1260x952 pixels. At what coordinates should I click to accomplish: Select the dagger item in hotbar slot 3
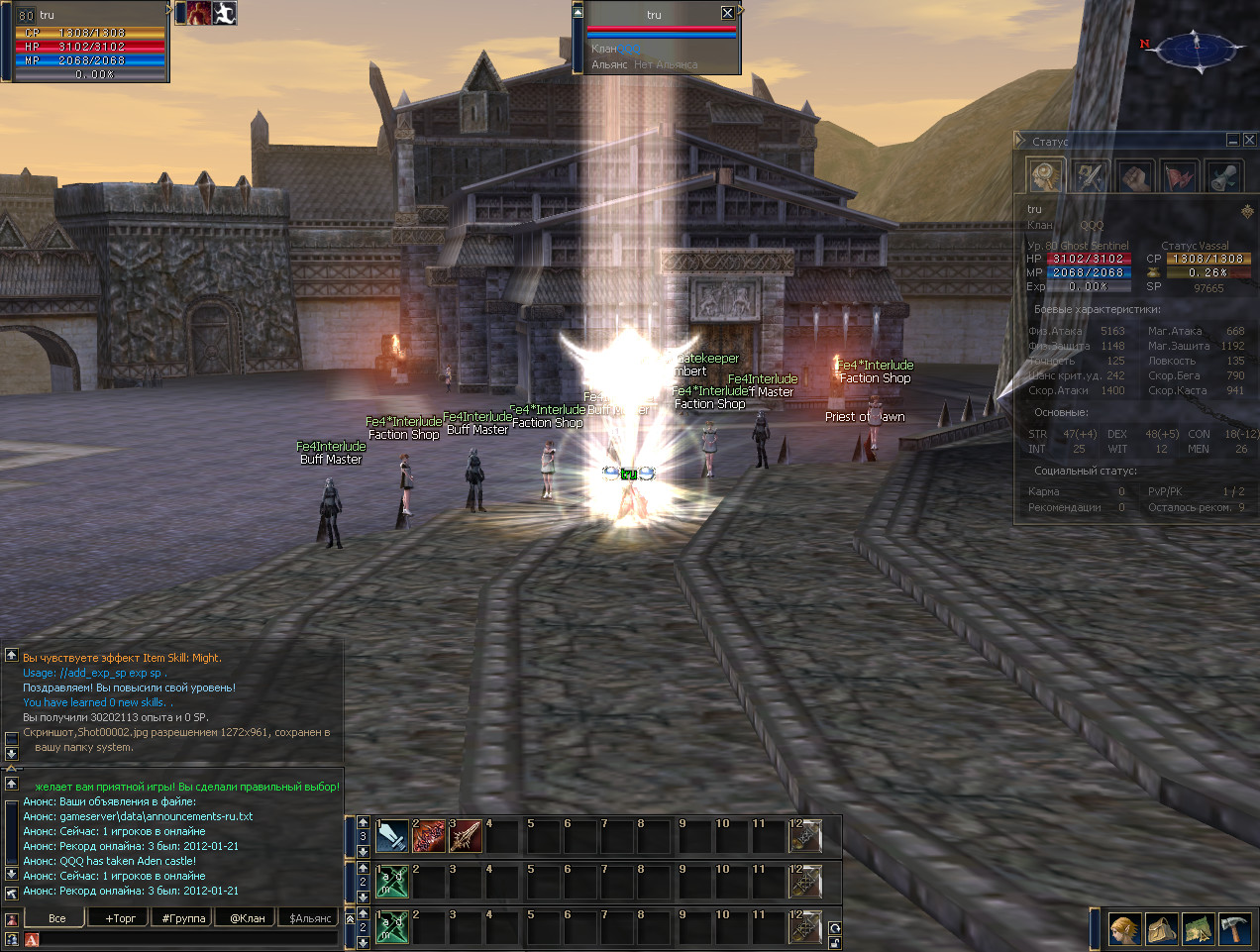[x=466, y=836]
